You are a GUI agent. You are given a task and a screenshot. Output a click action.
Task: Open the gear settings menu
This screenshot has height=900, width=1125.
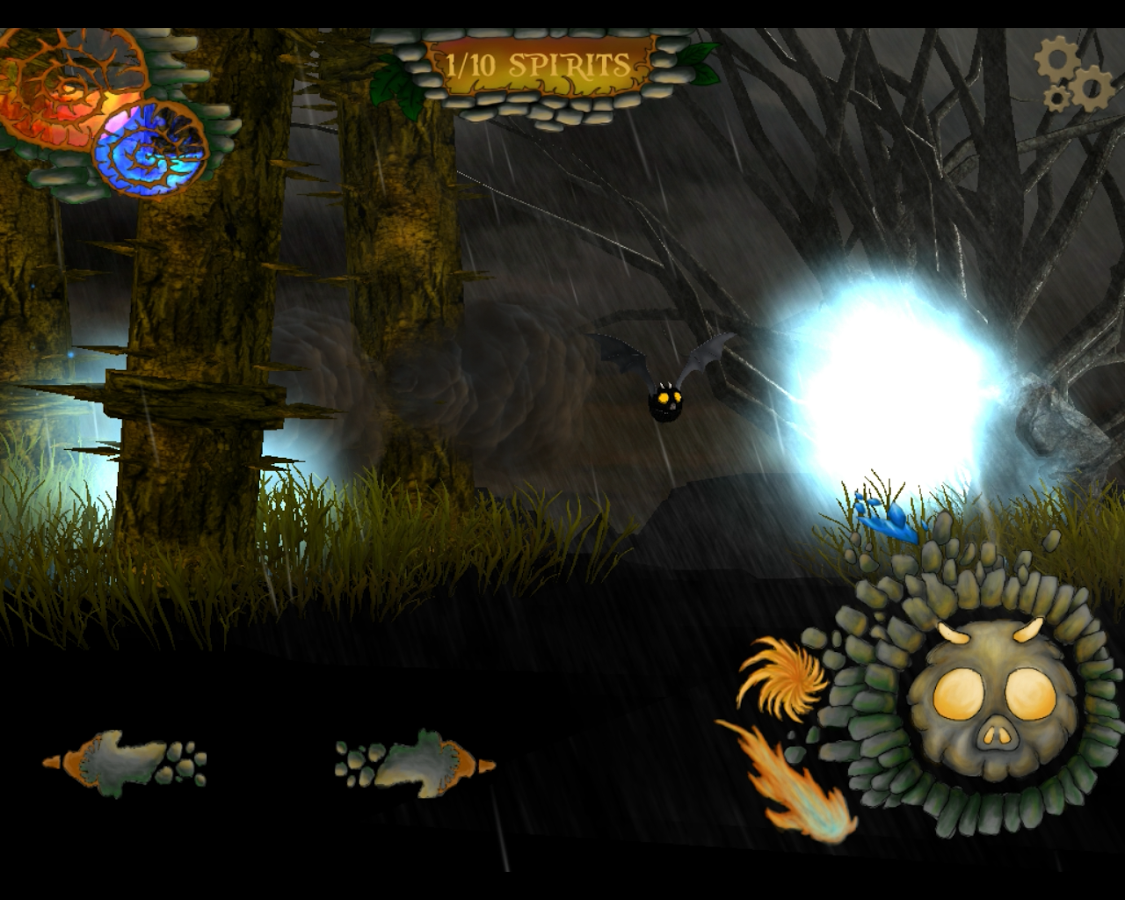1074,75
